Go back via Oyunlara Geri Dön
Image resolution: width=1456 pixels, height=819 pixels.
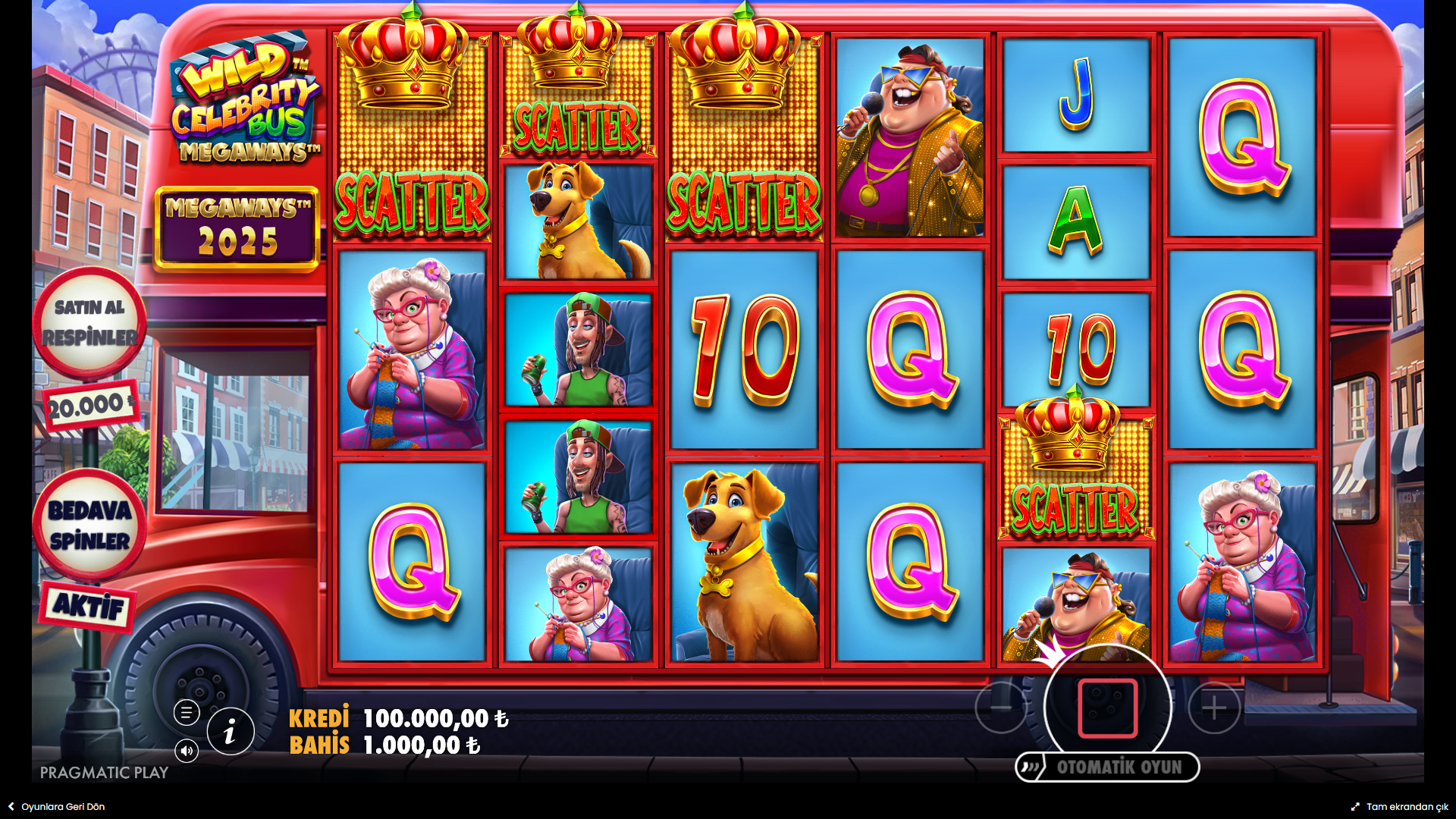tap(57, 807)
